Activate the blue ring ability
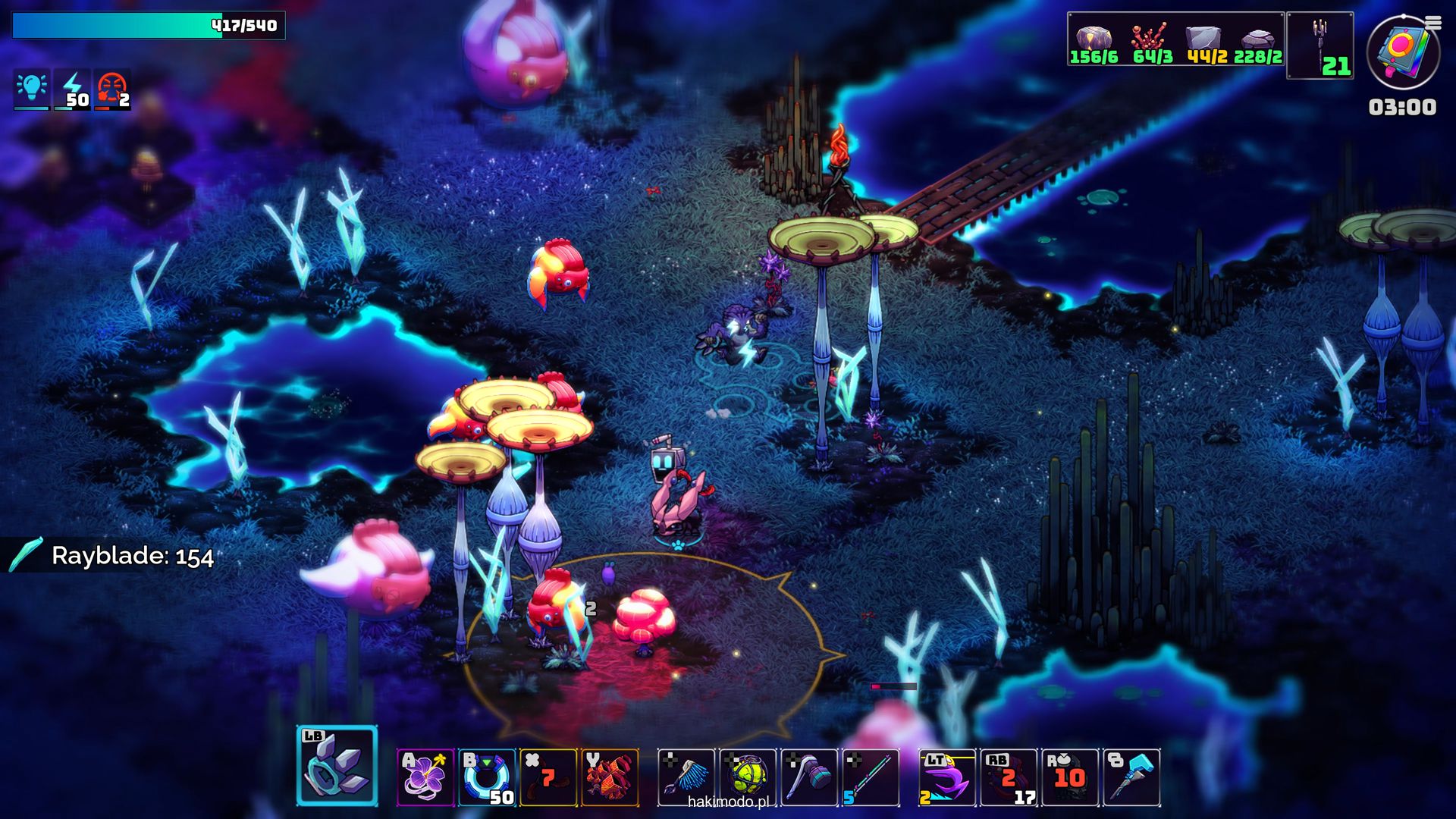This screenshot has width=1456, height=819. [488, 777]
